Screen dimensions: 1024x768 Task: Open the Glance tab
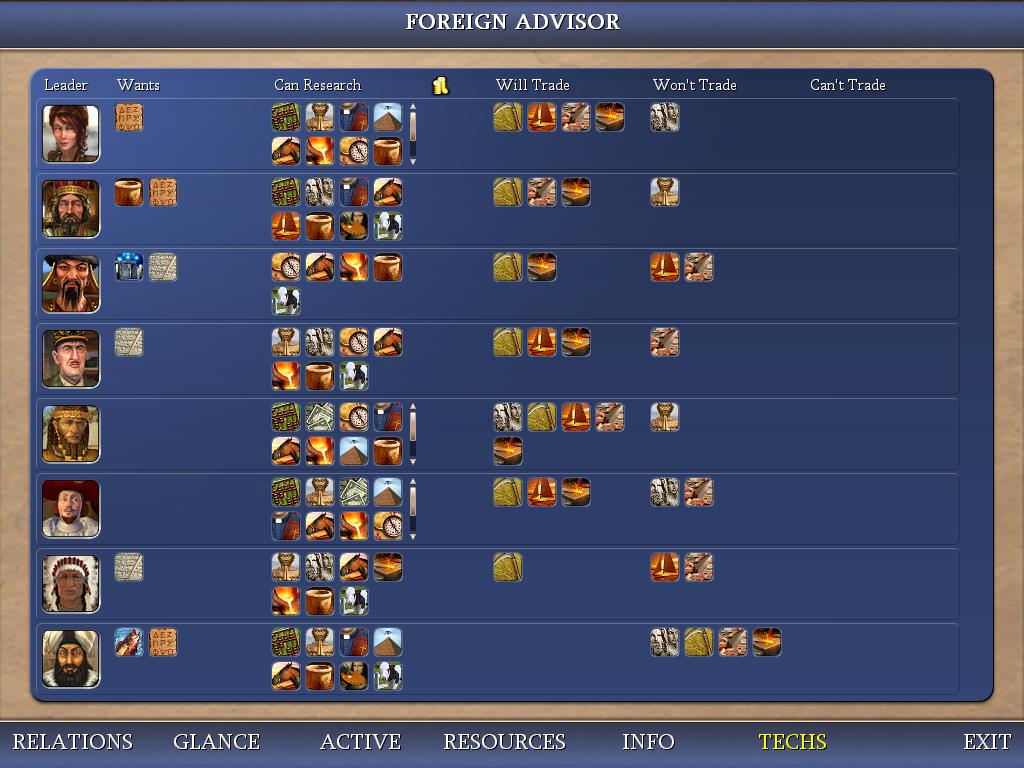click(216, 742)
